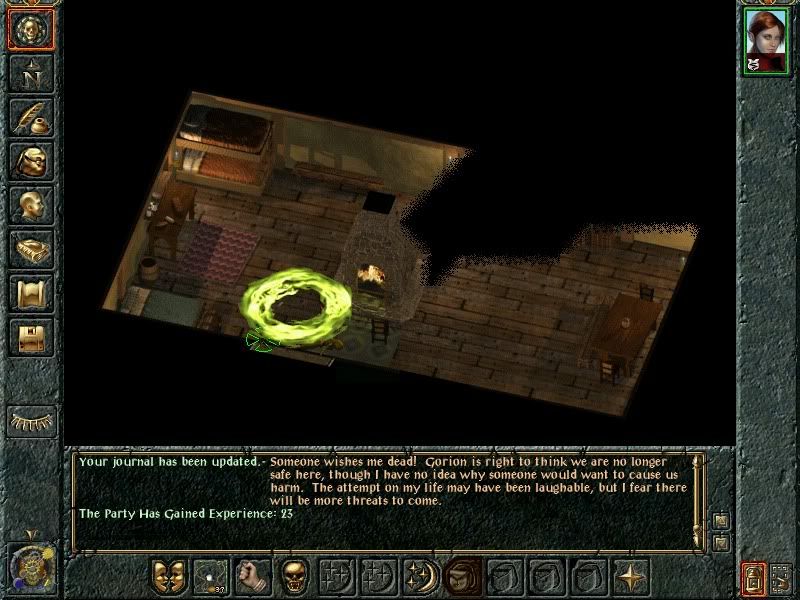Click the rest button with closed eye
The image size is (800, 600).
[x=30, y=421]
